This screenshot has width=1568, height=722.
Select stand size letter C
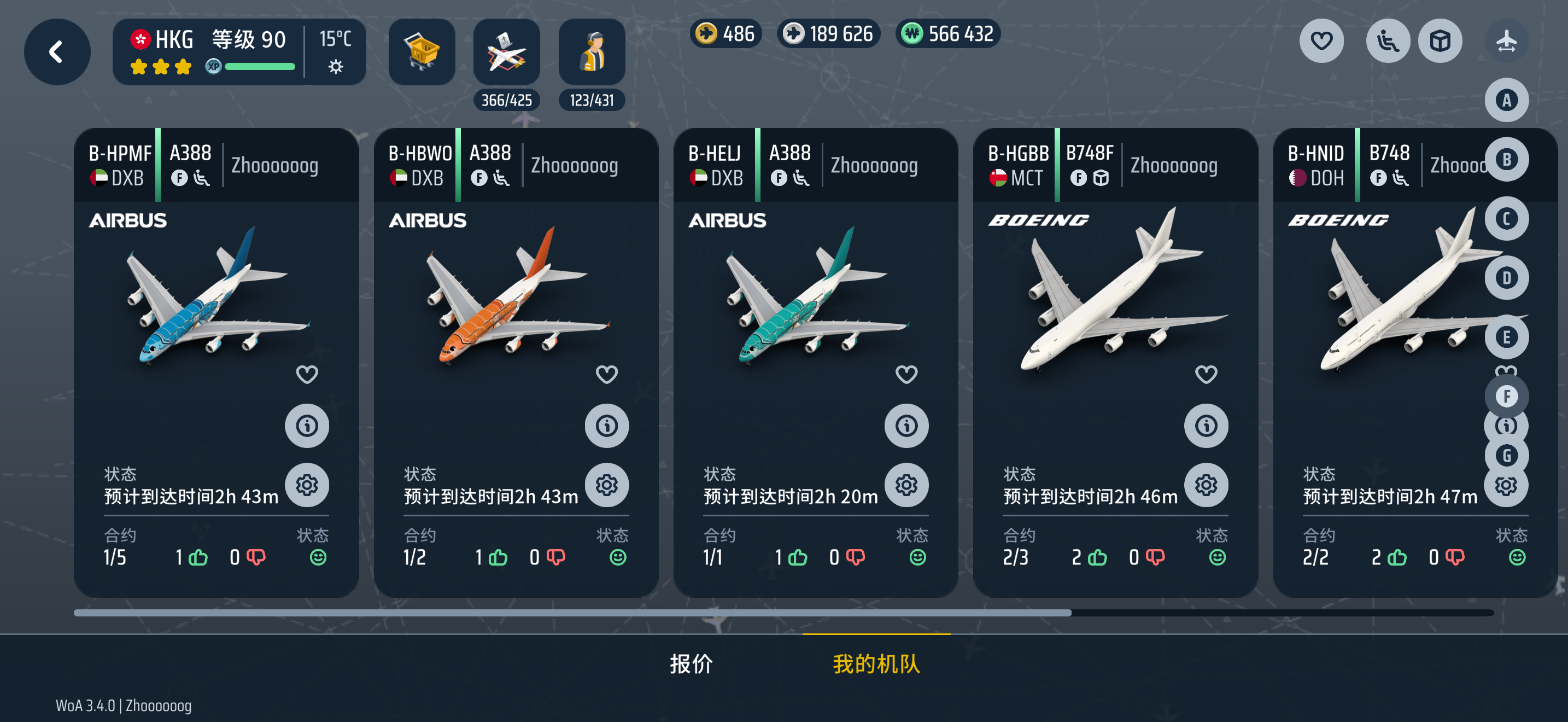(x=1506, y=219)
